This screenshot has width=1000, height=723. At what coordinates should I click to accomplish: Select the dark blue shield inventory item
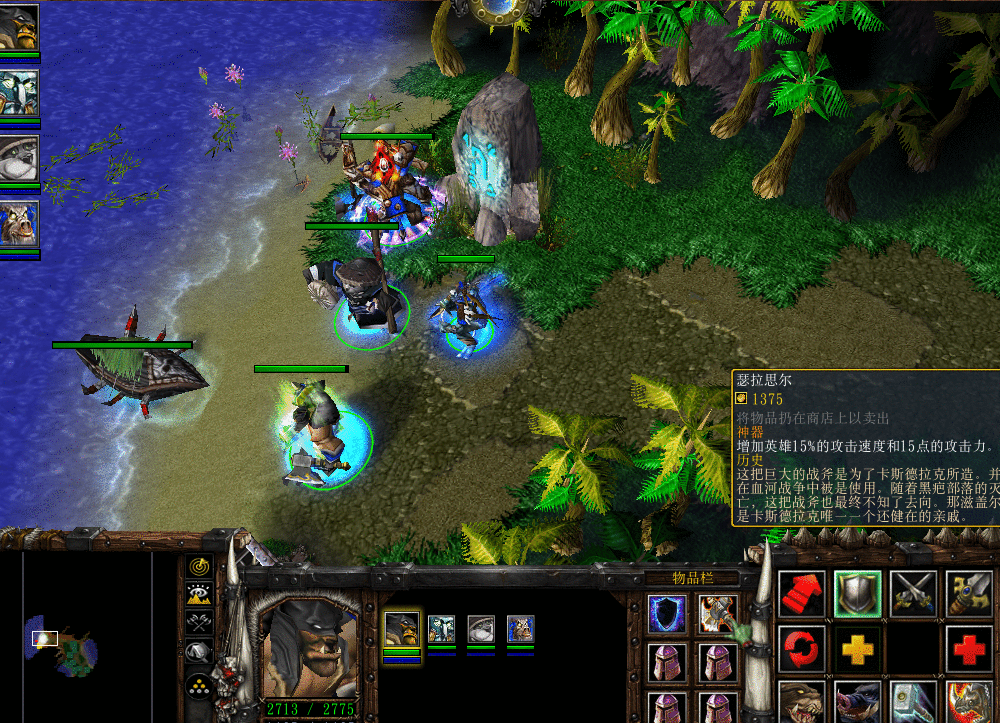pyautogui.click(x=666, y=613)
